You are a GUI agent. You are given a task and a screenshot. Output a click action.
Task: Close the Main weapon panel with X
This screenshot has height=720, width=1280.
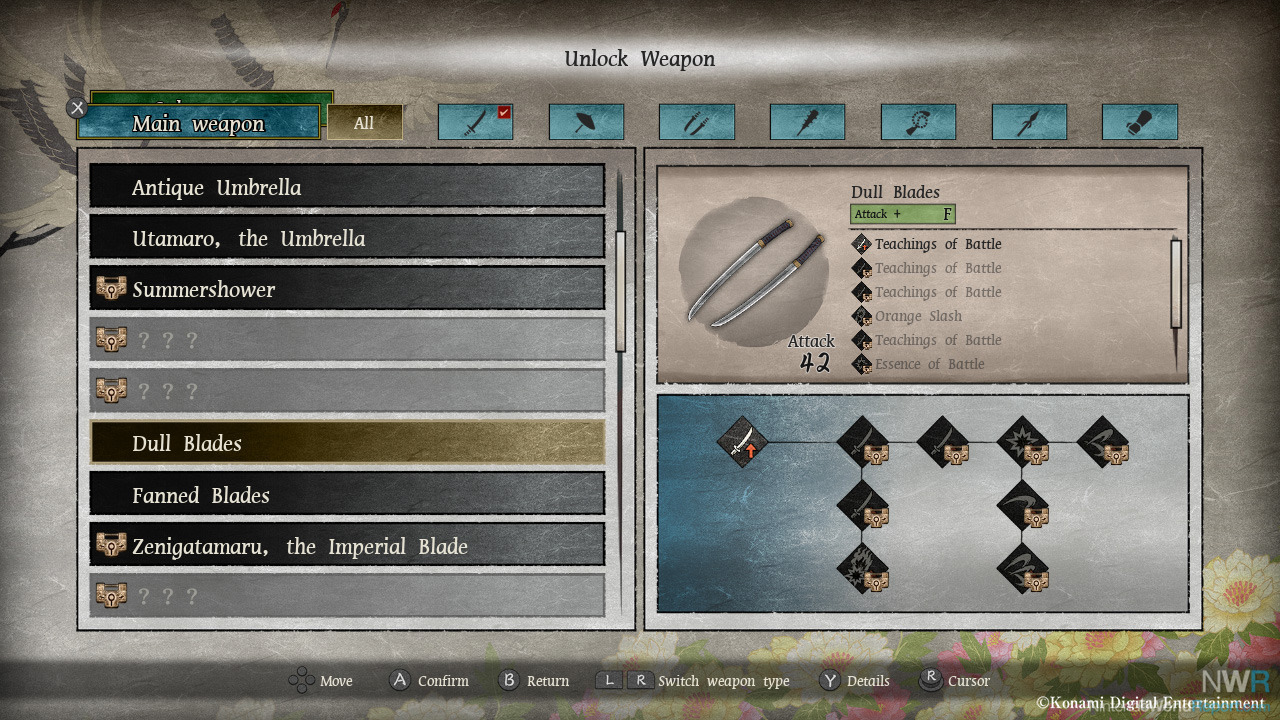coord(77,107)
